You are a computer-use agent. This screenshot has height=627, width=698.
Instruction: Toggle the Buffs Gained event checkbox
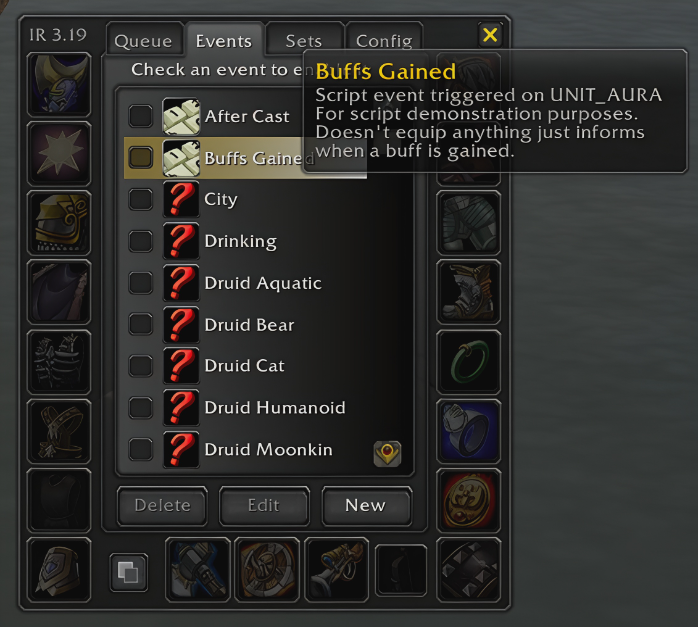click(x=141, y=158)
